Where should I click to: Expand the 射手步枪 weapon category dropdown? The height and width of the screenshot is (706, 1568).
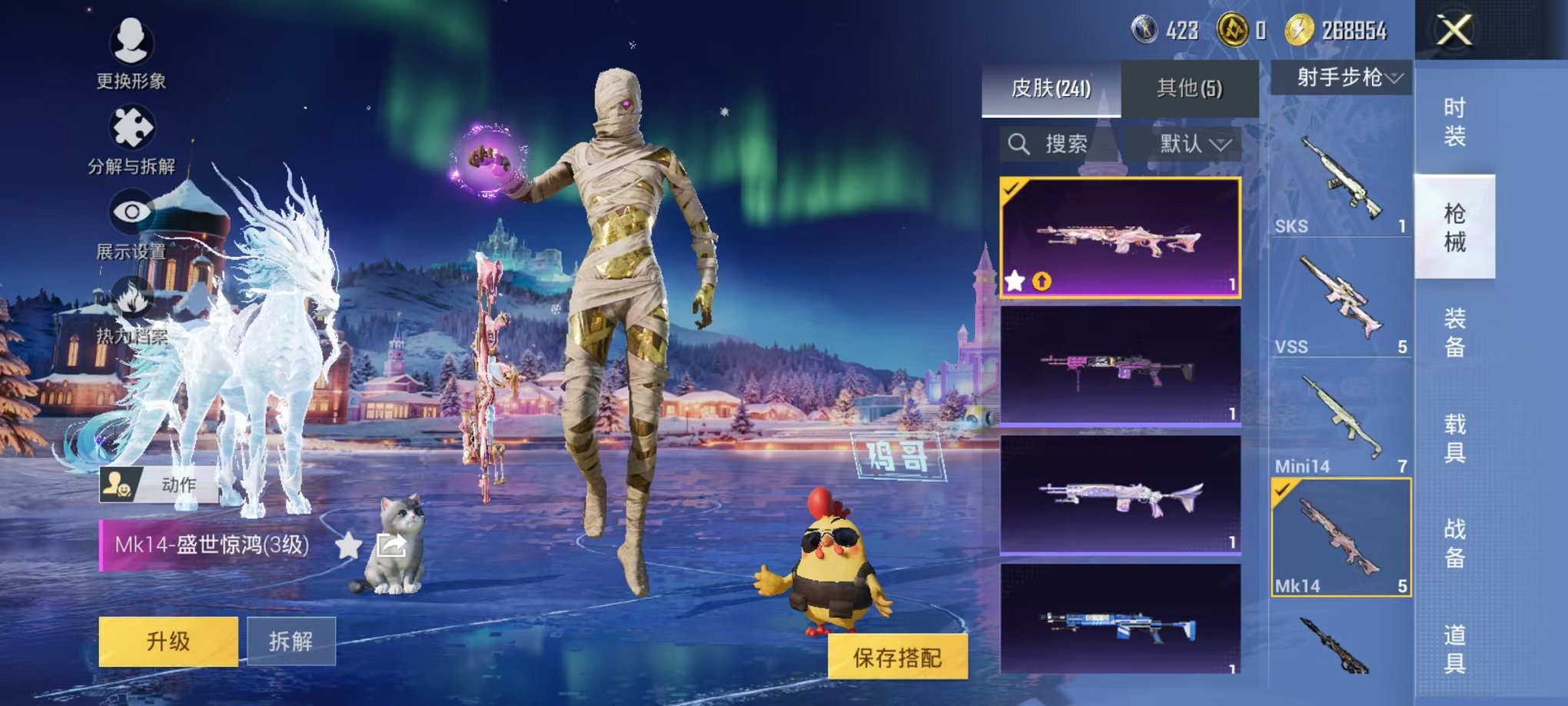(x=1342, y=77)
